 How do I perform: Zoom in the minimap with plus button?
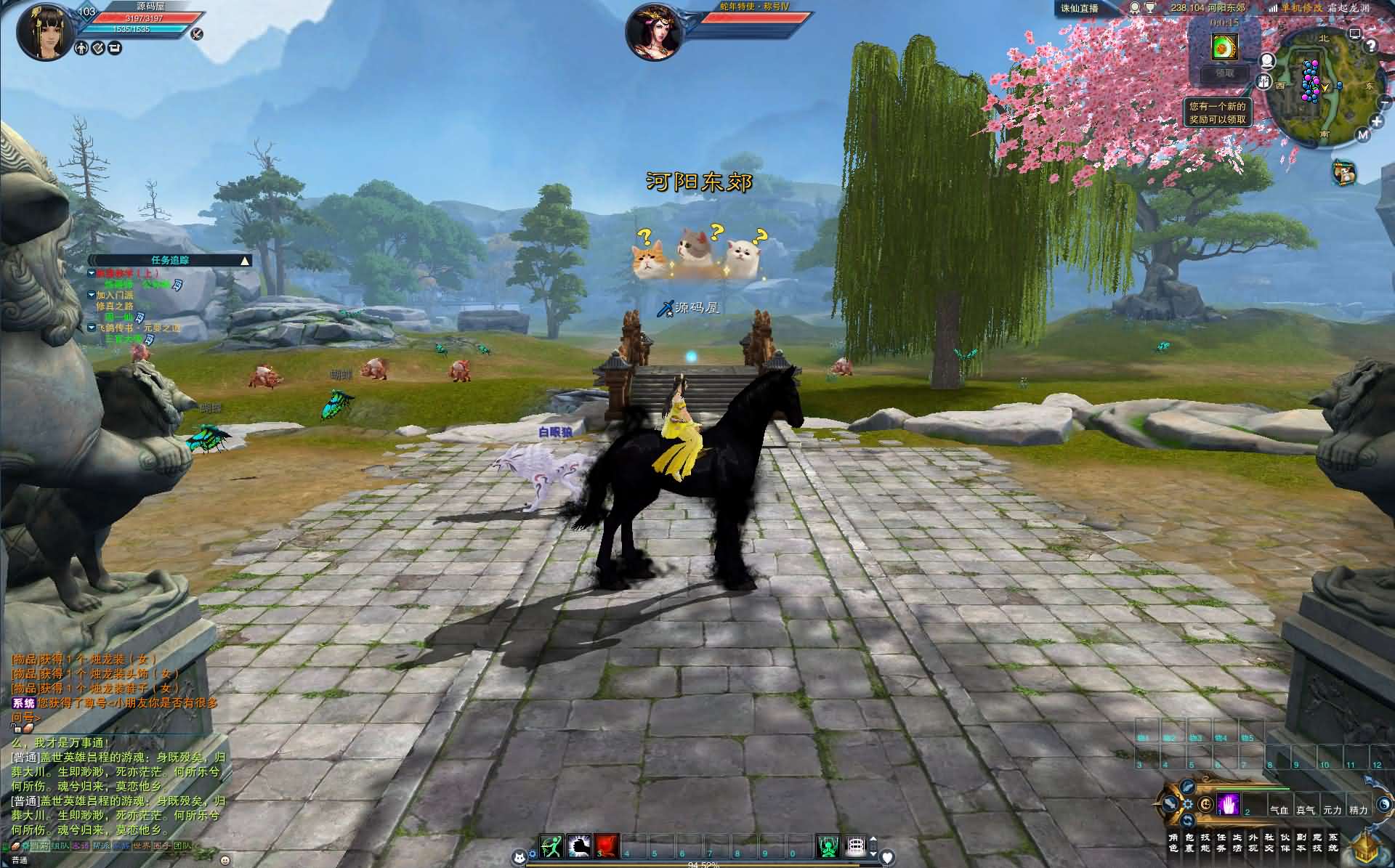click(x=1377, y=121)
